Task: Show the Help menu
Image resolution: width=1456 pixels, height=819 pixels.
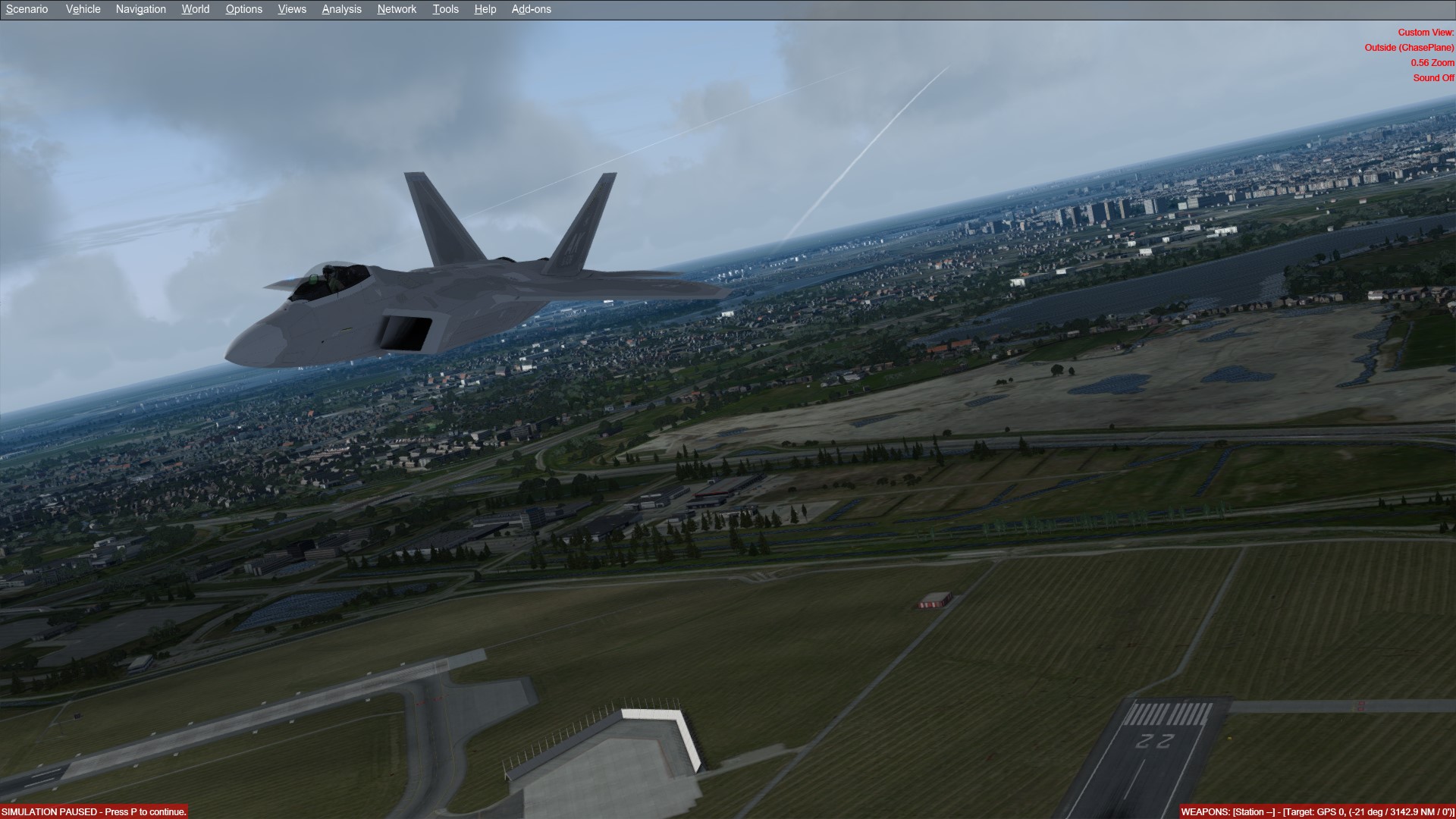Action: 485,9
